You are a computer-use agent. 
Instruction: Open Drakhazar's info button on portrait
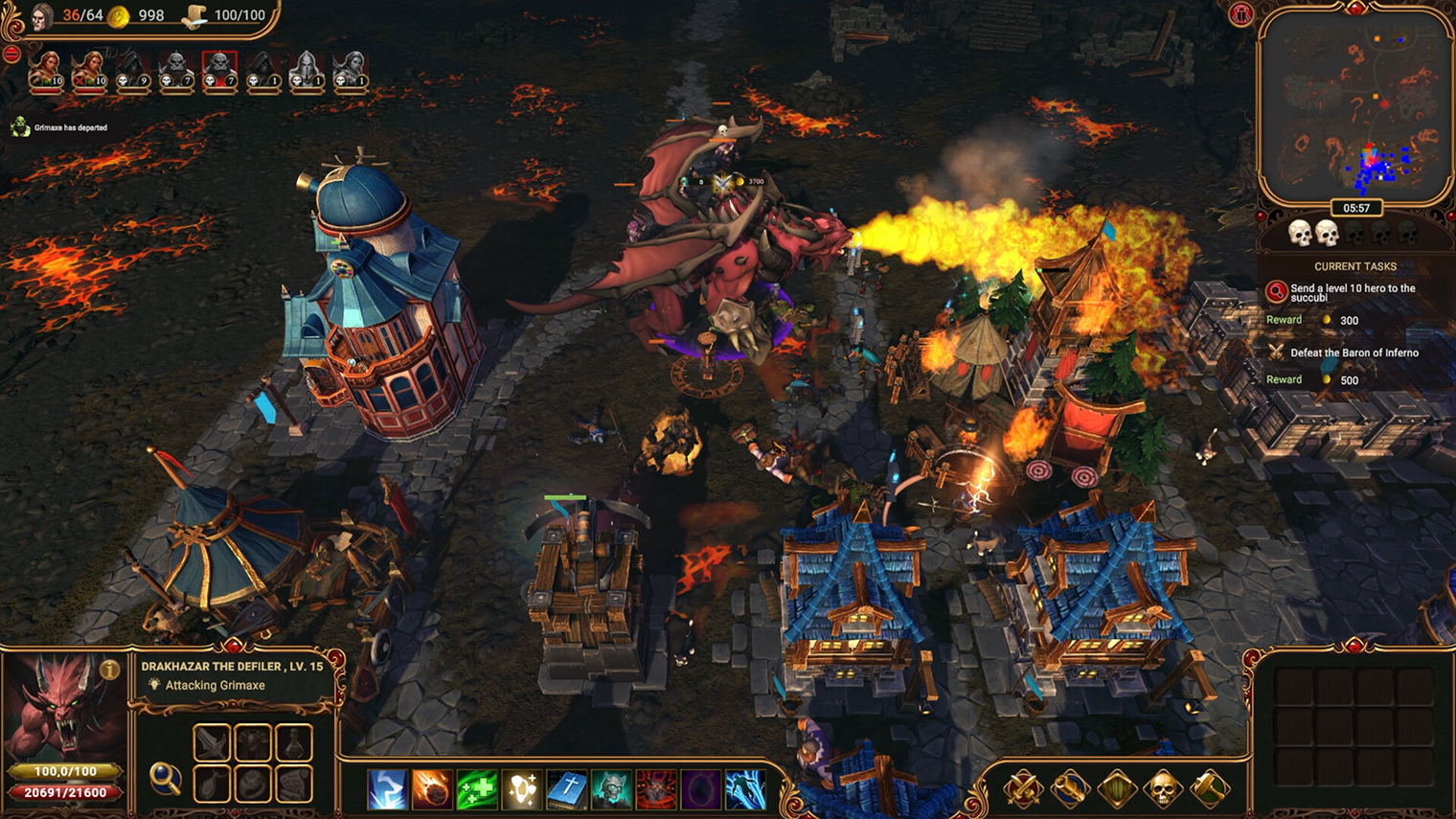pos(110,671)
